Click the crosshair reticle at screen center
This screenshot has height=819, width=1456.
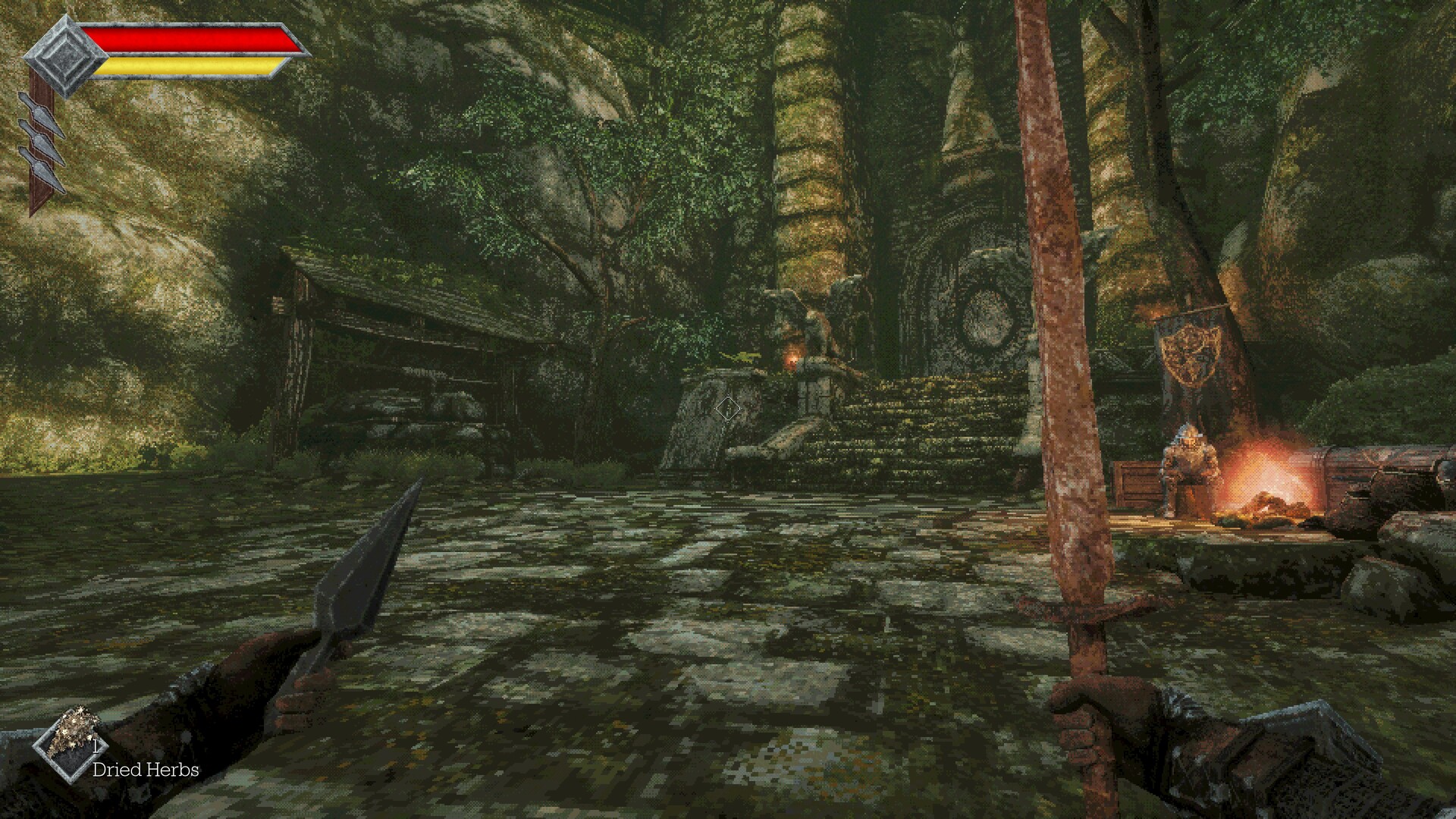pyautogui.click(x=730, y=409)
